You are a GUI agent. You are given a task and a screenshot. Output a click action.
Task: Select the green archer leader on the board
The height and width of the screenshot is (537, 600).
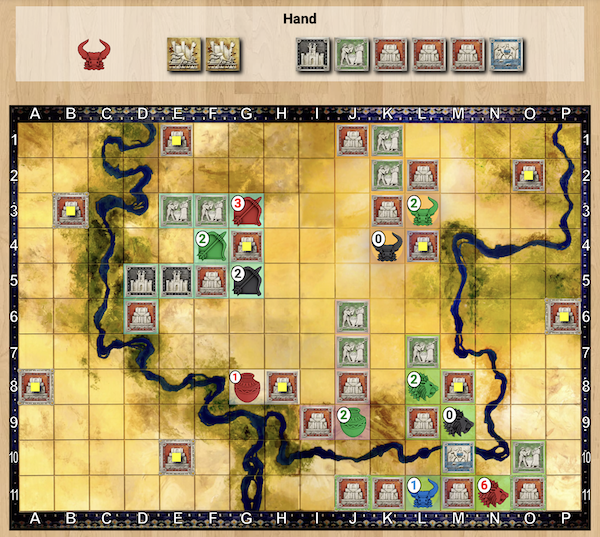point(210,247)
